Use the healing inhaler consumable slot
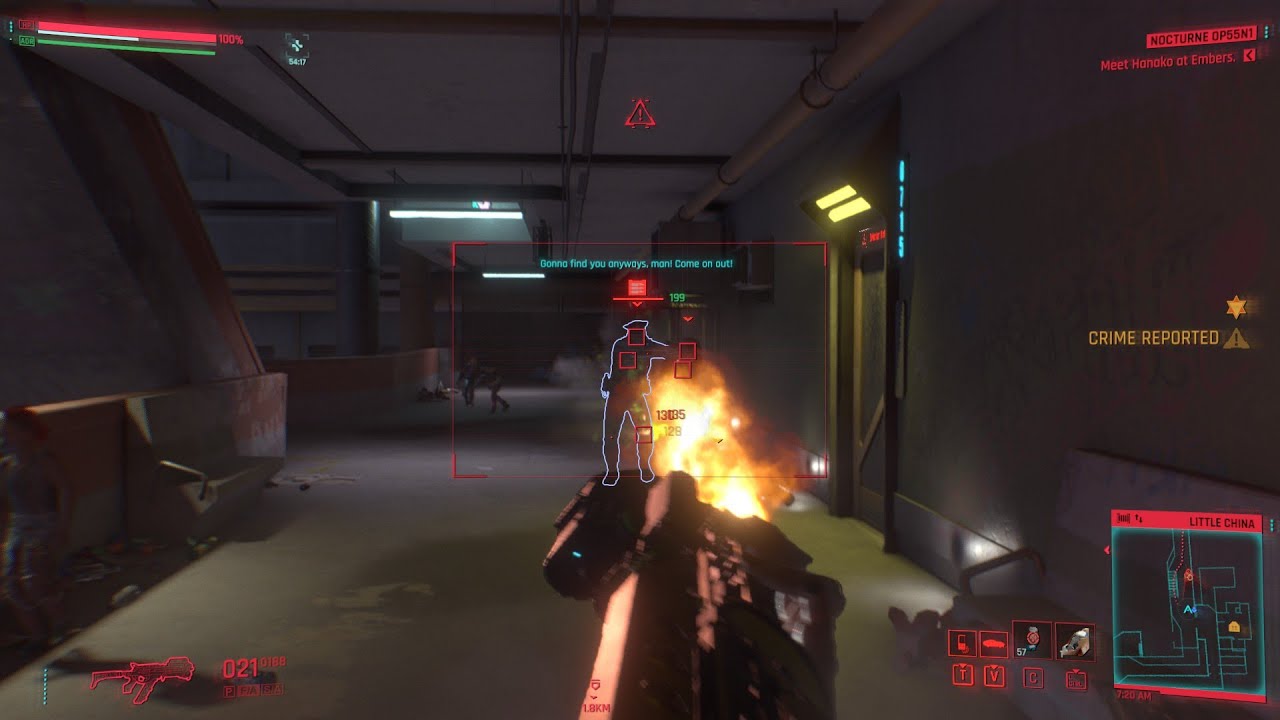1280x720 pixels. [1075, 641]
